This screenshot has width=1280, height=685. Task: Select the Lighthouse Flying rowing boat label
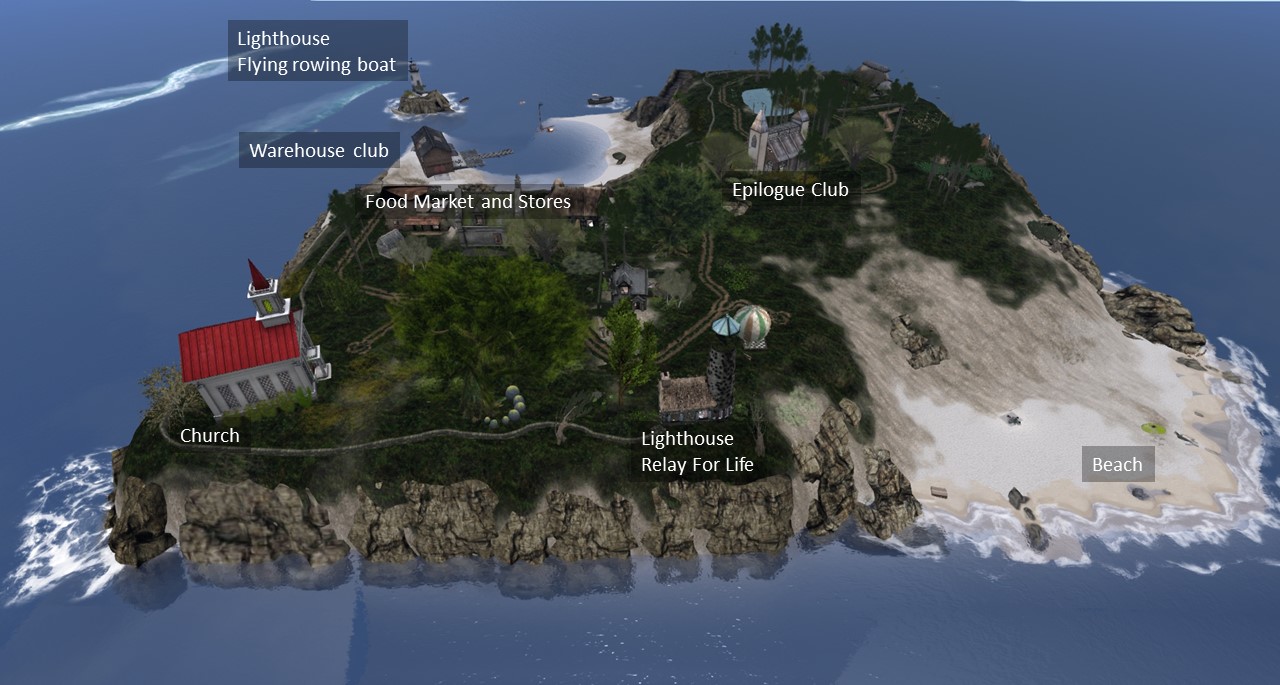coord(317,52)
